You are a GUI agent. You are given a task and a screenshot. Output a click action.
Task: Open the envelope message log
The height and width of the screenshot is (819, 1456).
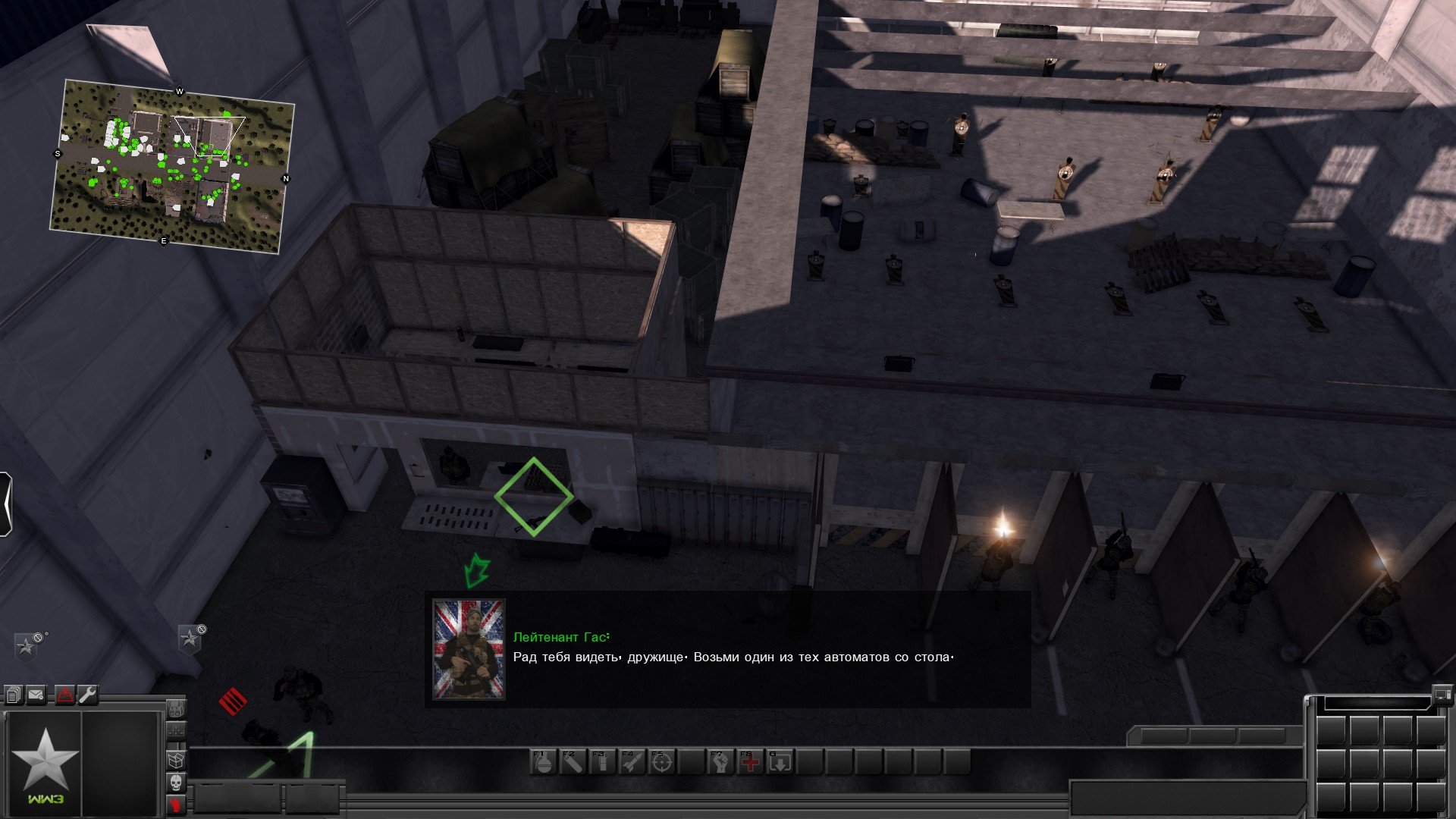(36, 695)
